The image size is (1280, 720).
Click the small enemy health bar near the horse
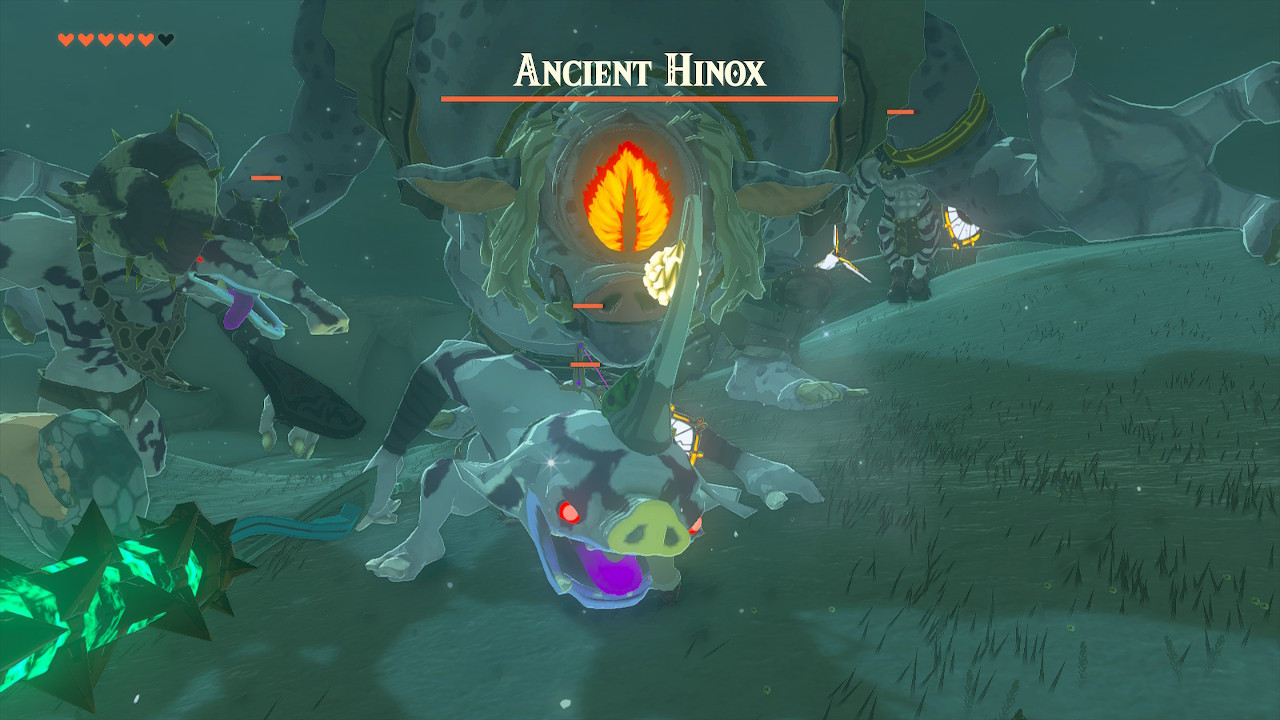click(x=586, y=366)
